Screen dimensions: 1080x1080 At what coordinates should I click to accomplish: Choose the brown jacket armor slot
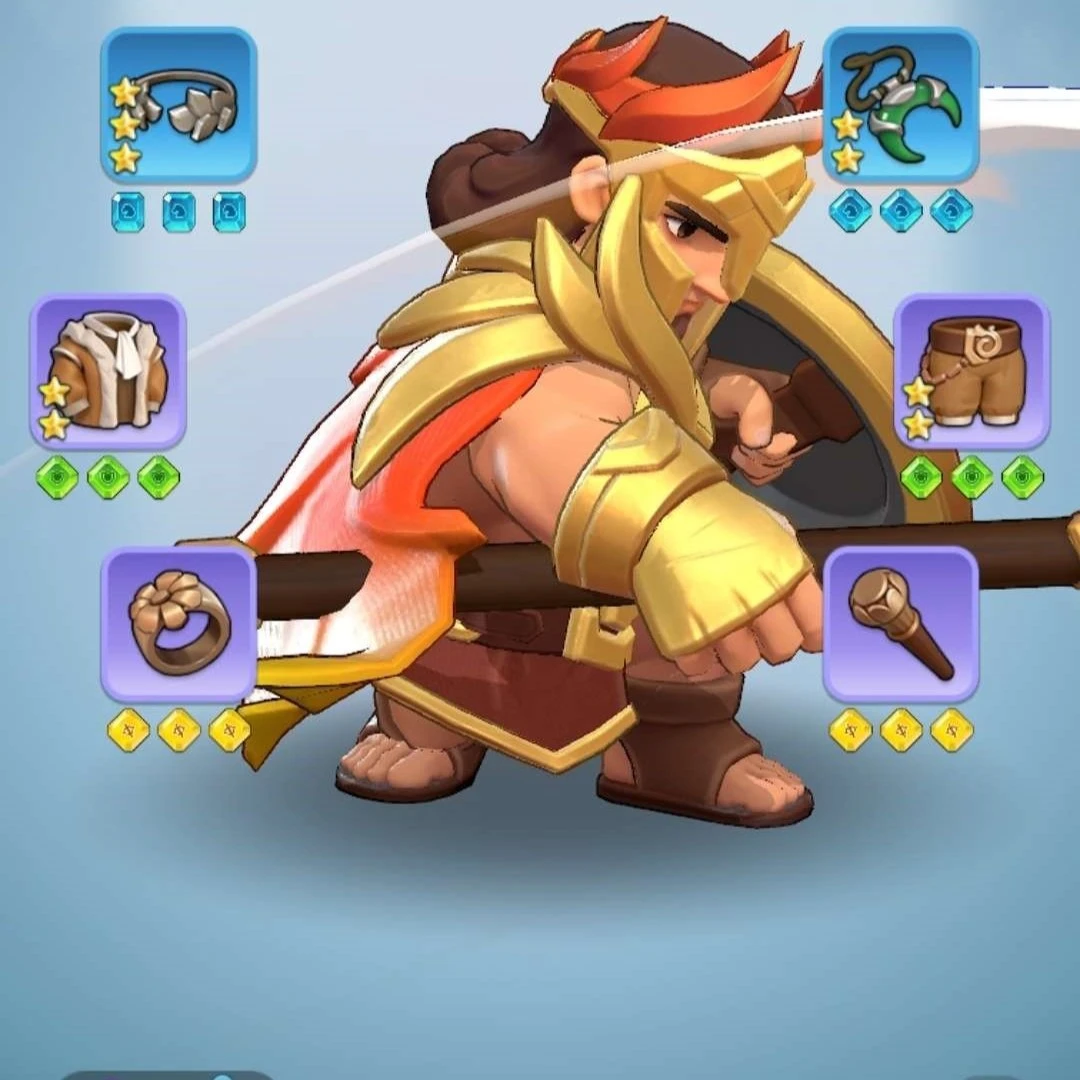tap(108, 371)
